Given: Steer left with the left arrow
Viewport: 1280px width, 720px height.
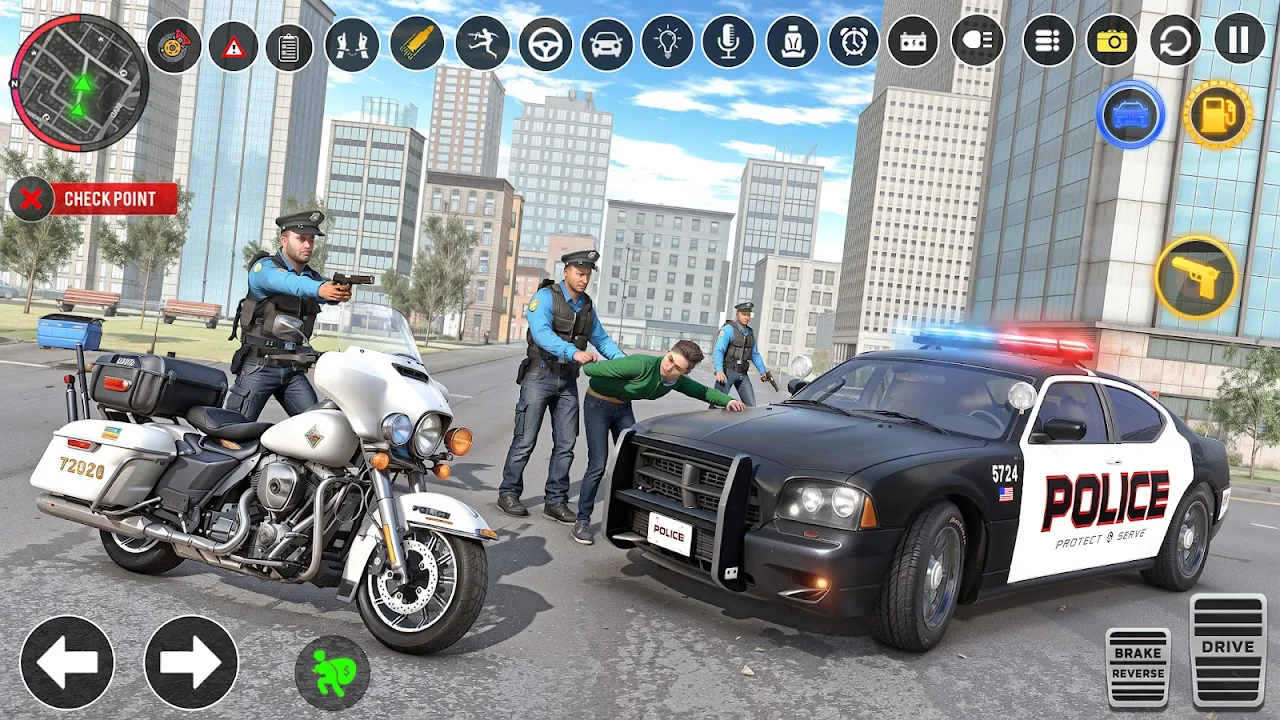Looking at the screenshot, I should click(x=67, y=662).
